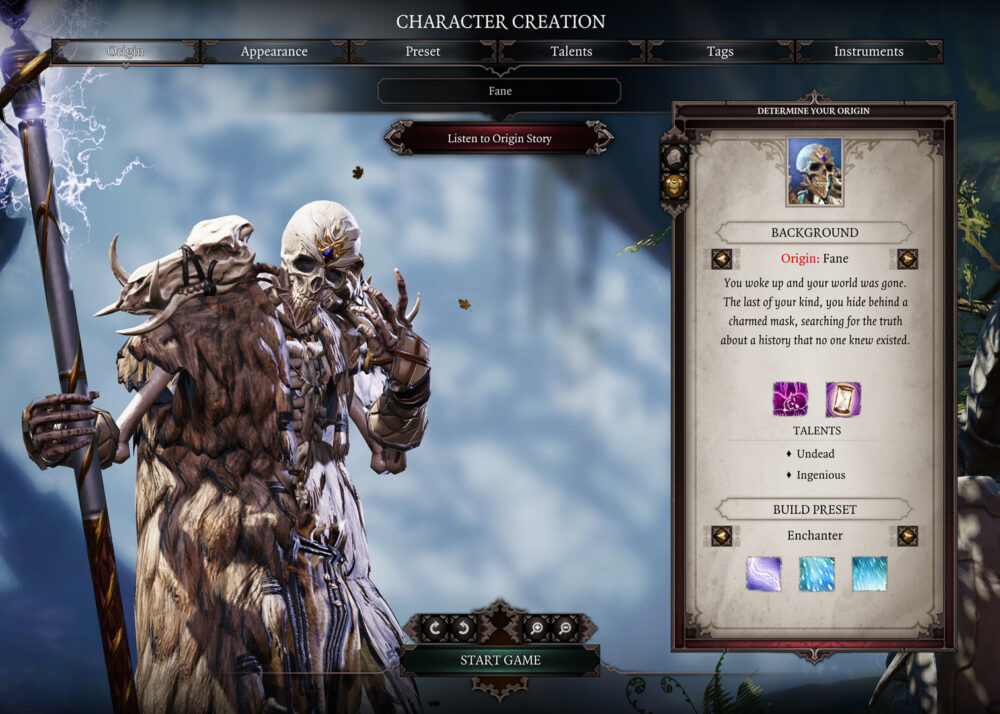
Task: Select the Tags tab
Action: [720, 51]
